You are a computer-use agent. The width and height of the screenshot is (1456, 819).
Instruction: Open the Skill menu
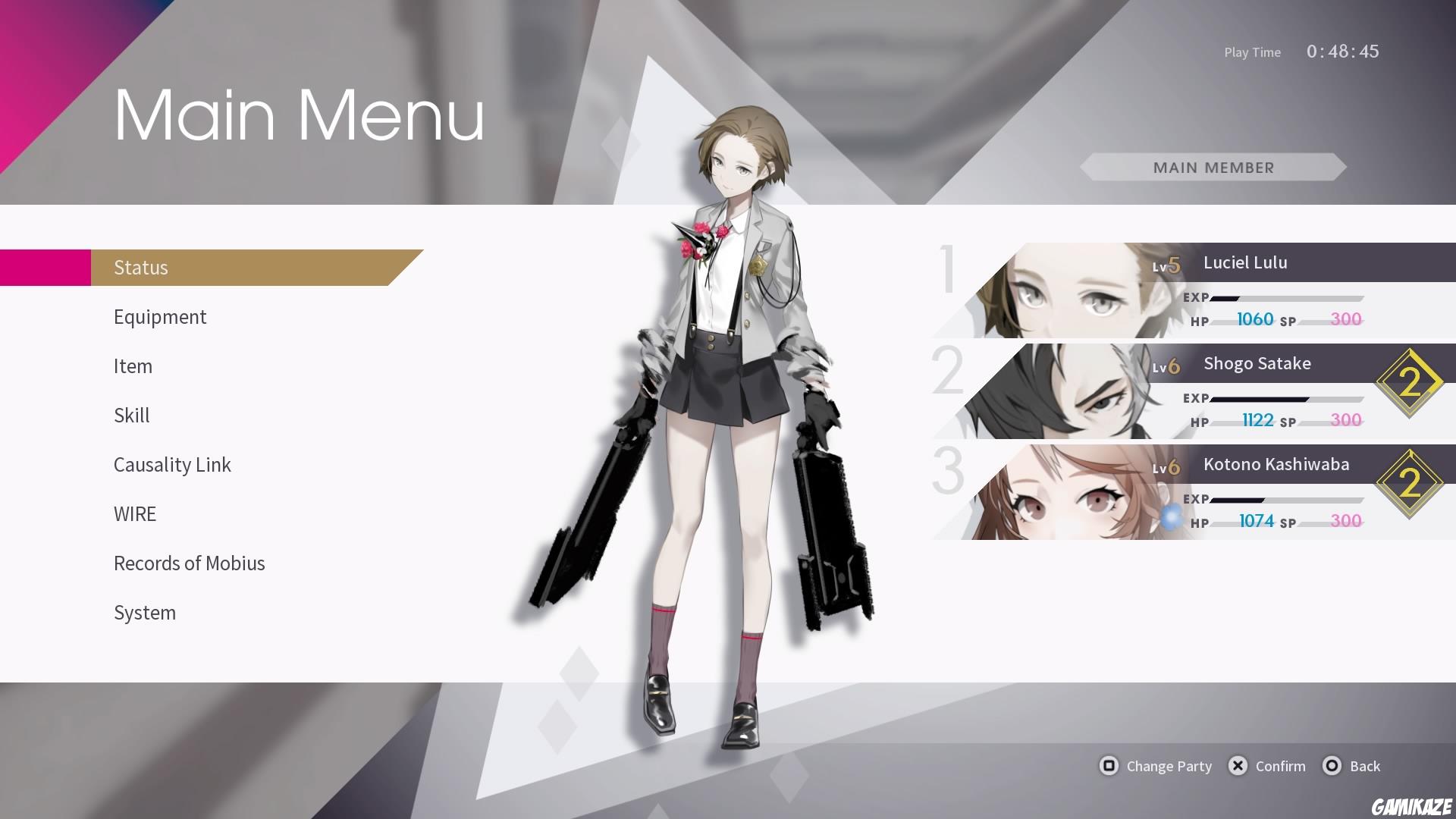point(131,415)
